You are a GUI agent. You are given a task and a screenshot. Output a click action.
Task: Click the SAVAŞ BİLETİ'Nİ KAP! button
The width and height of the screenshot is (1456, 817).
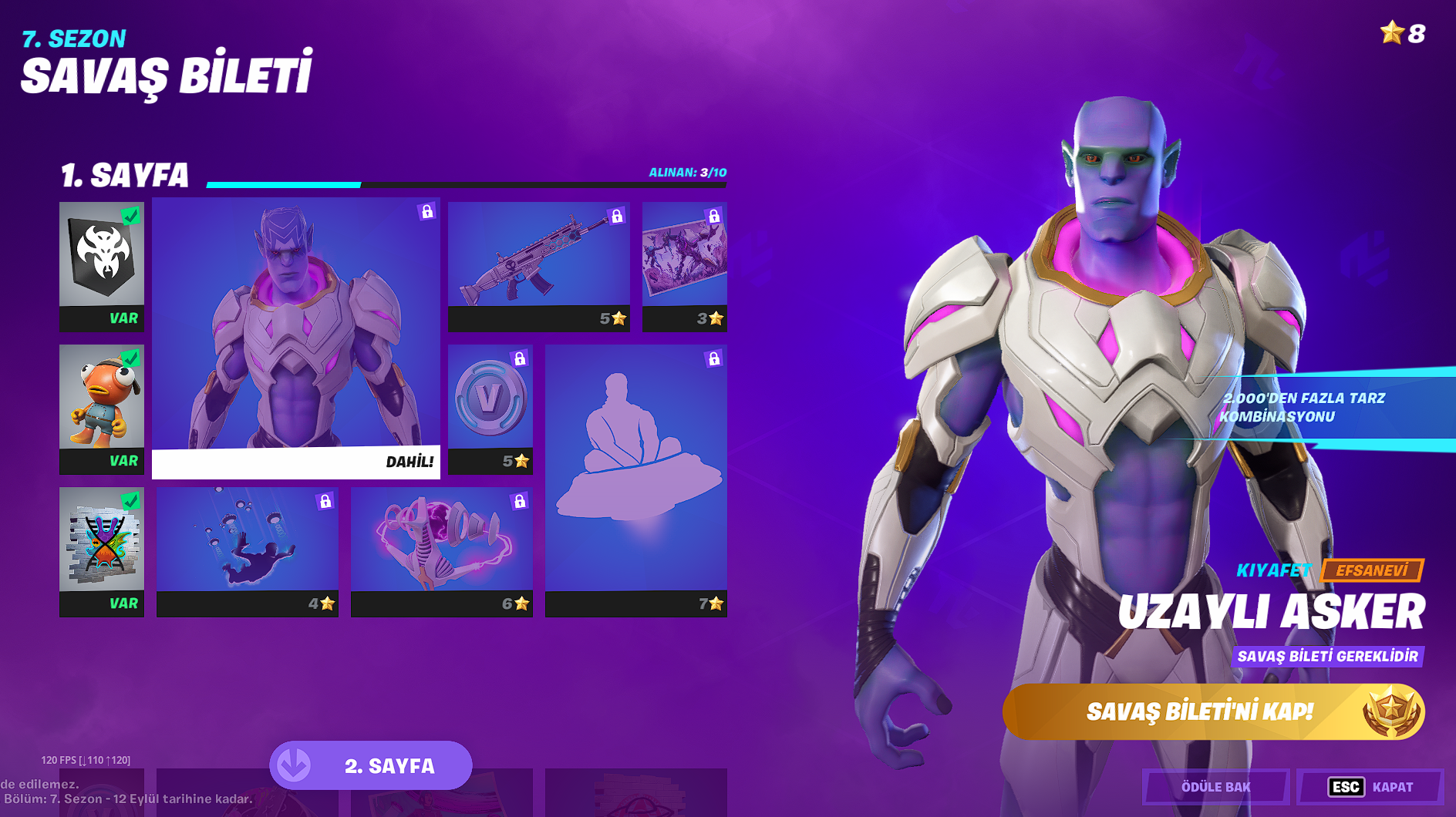coord(1213,711)
